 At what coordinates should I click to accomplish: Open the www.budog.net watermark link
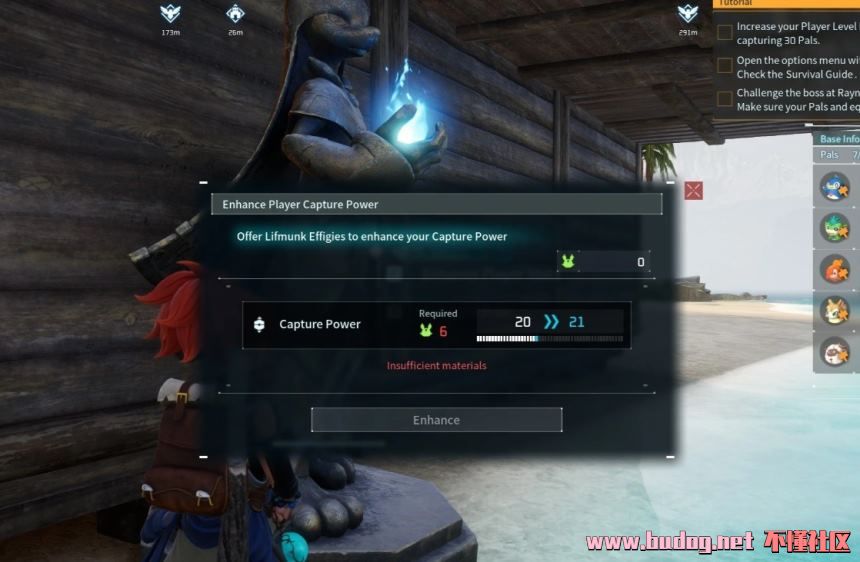670,542
